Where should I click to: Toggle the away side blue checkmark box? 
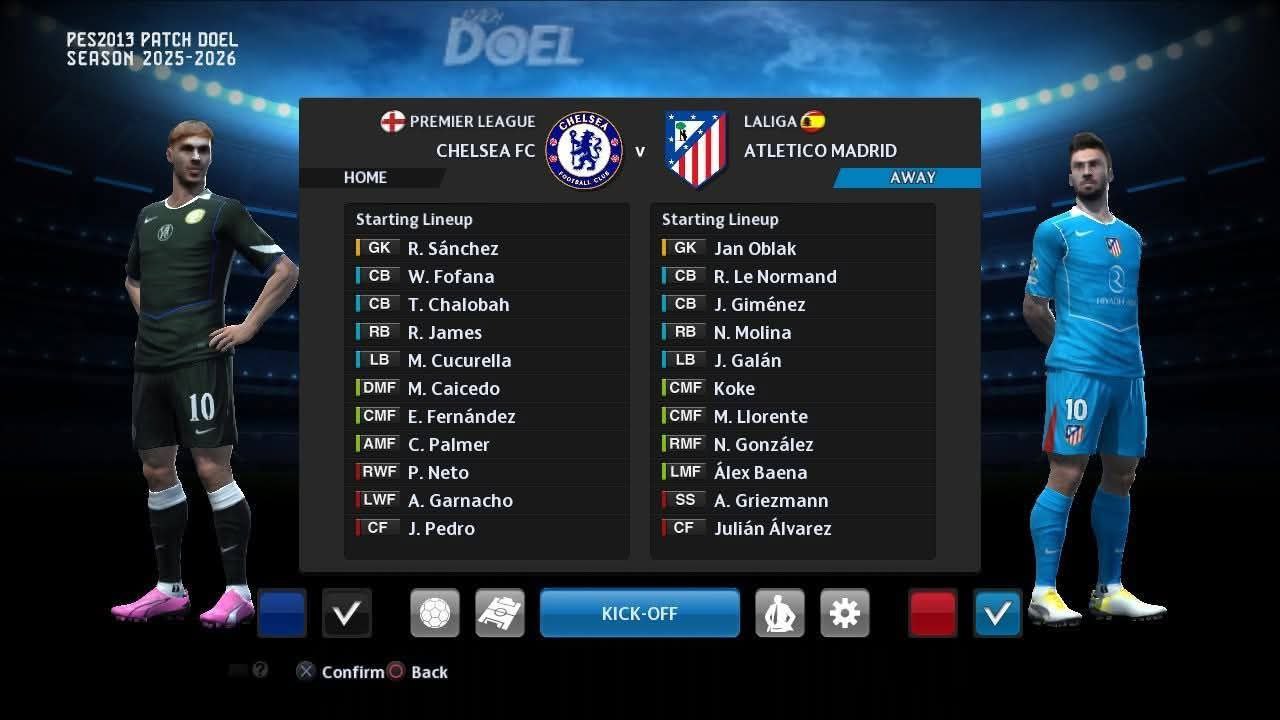click(x=998, y=613)
